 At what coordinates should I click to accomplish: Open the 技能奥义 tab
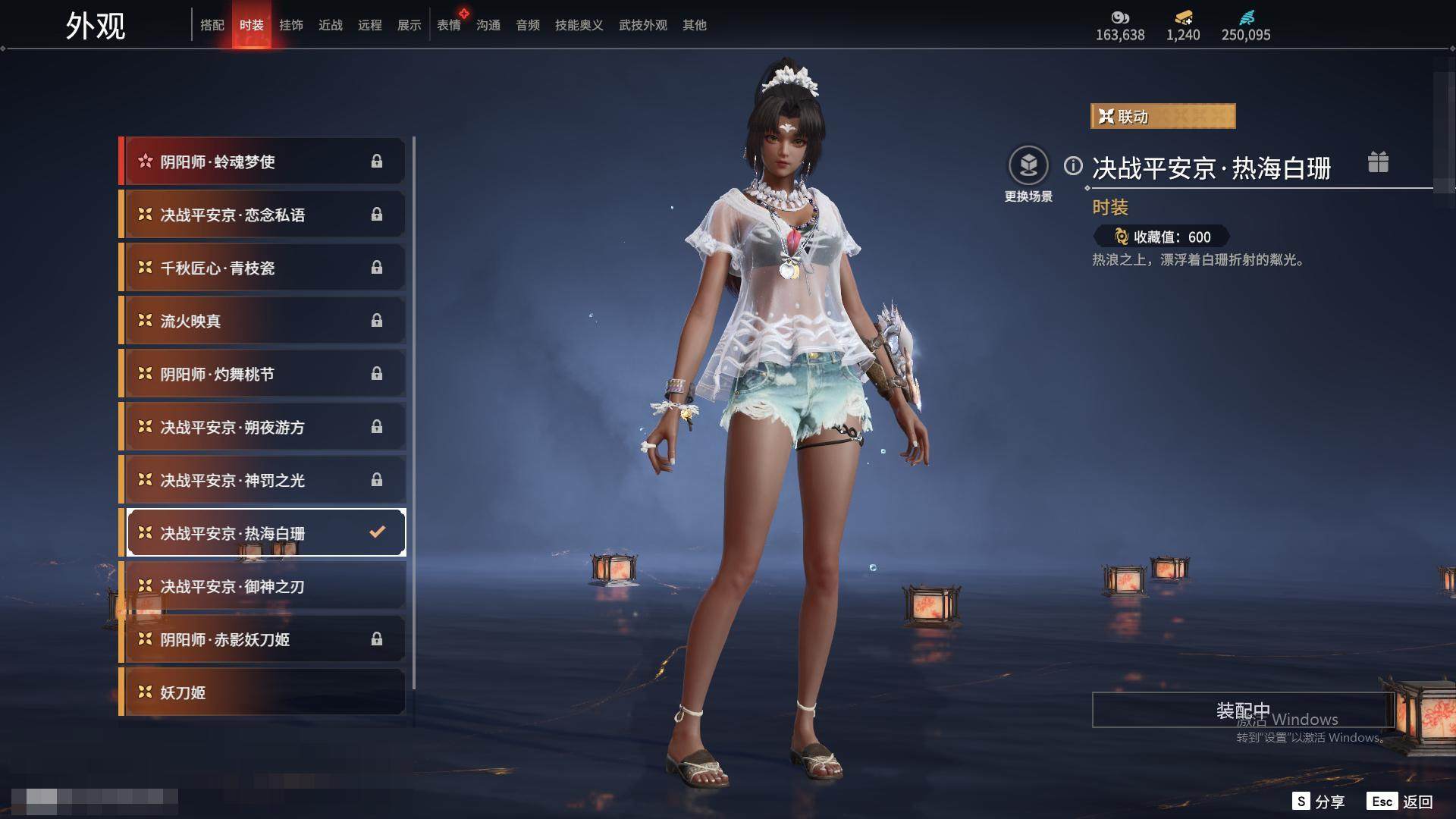579,25
